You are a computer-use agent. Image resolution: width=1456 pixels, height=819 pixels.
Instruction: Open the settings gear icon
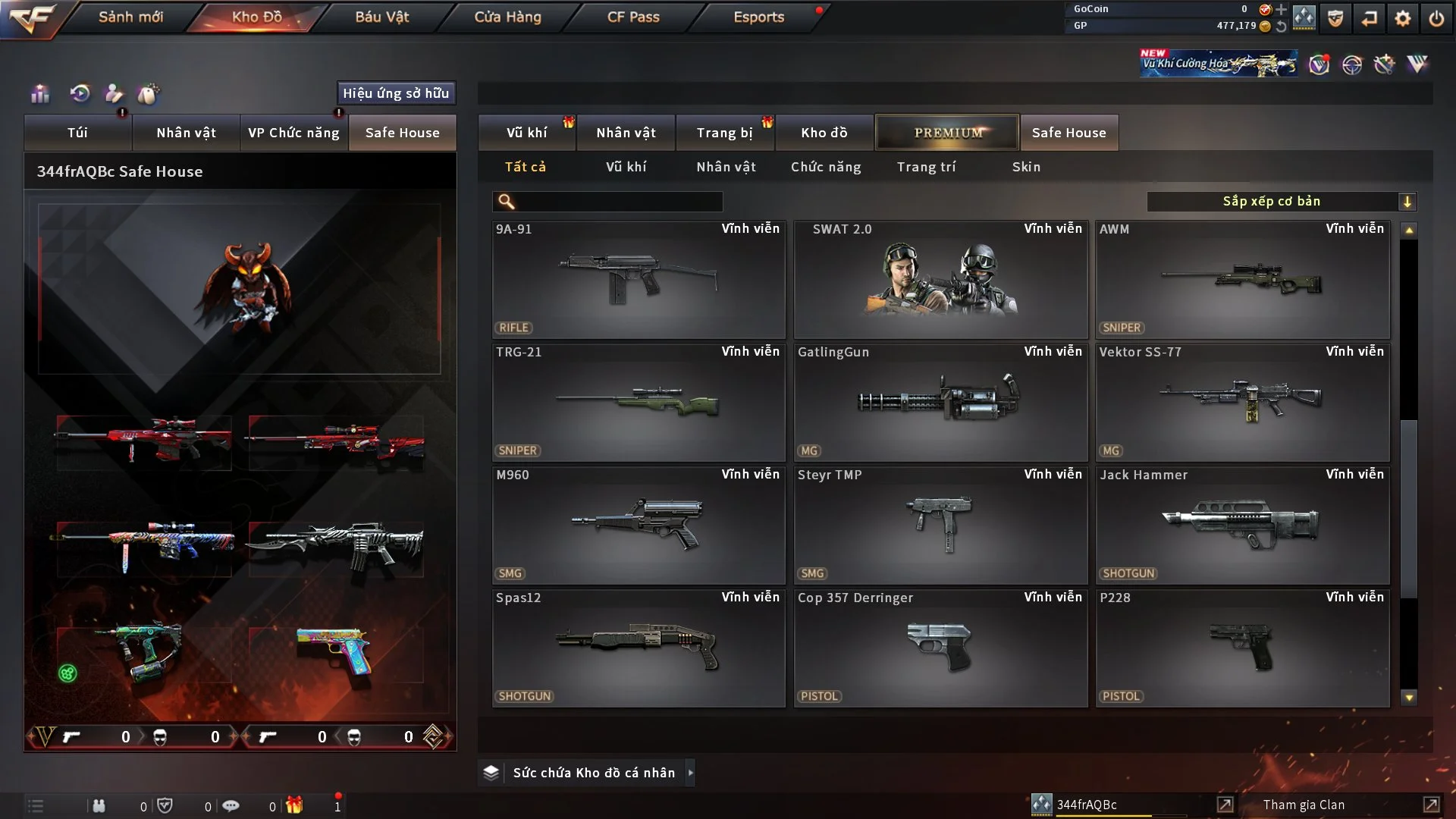(1402, 18)
